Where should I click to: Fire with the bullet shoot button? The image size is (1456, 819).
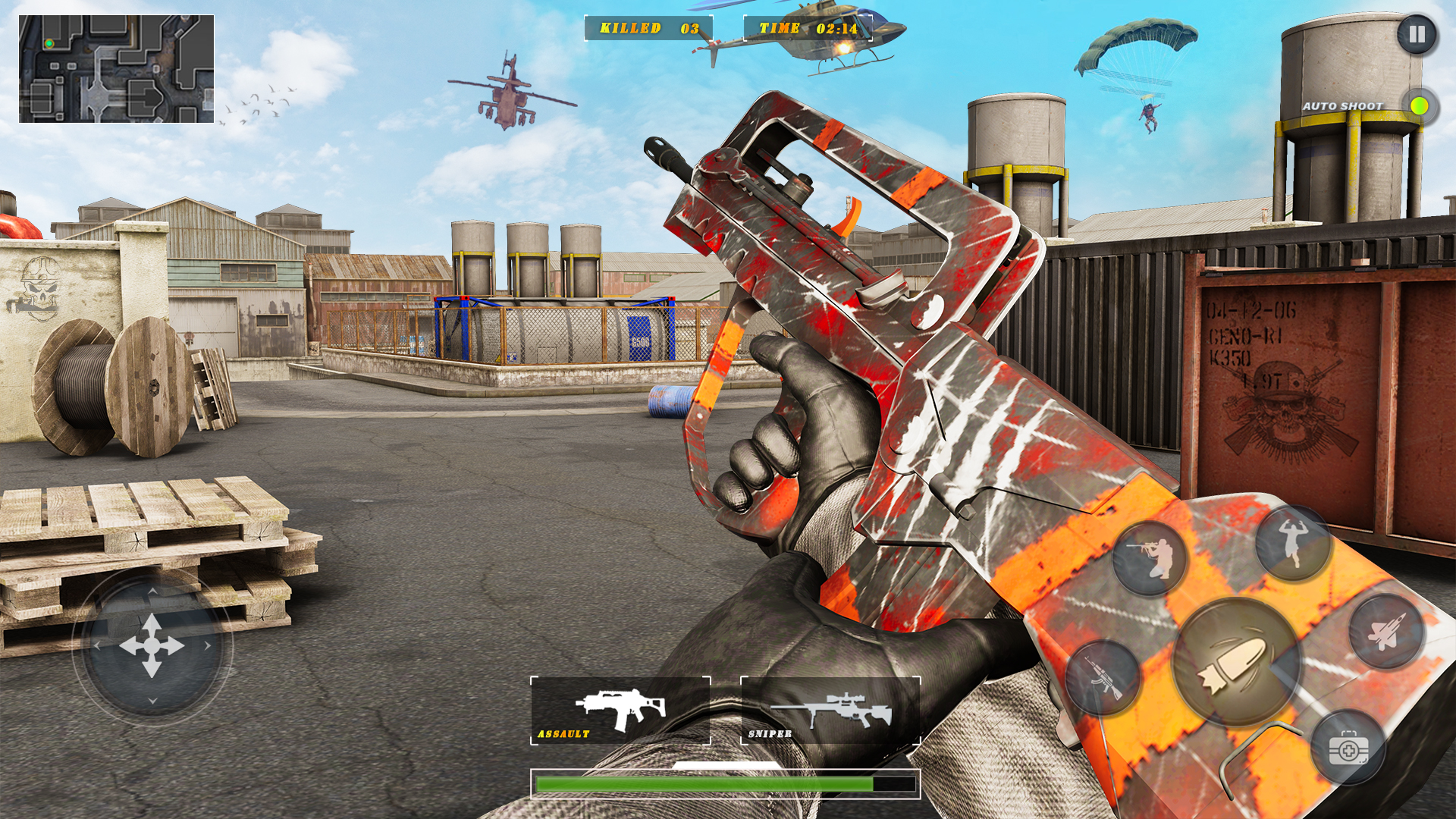(1235, 661)
